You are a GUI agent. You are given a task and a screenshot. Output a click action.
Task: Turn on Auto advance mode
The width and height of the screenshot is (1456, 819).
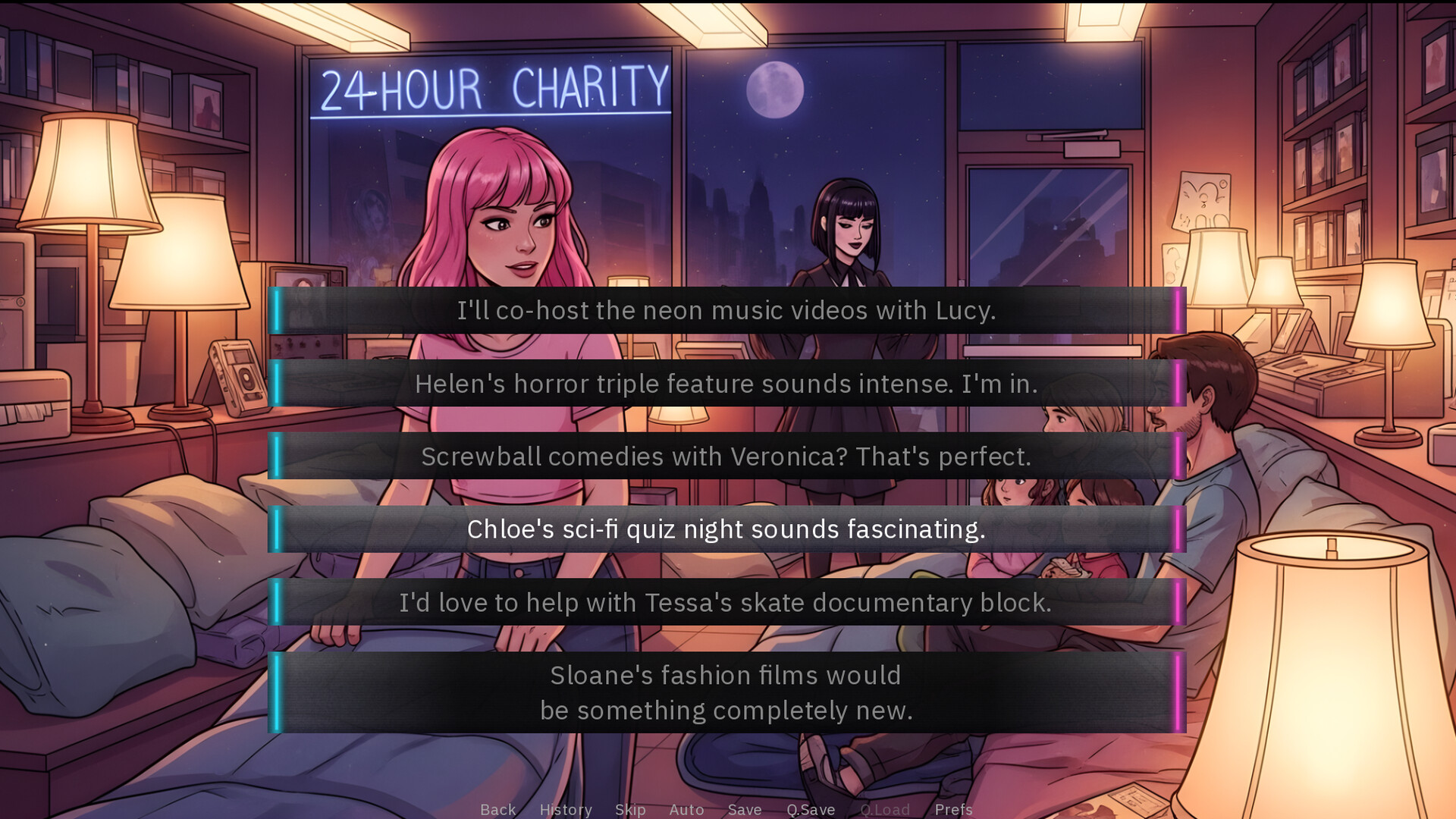tap(686, 809)
